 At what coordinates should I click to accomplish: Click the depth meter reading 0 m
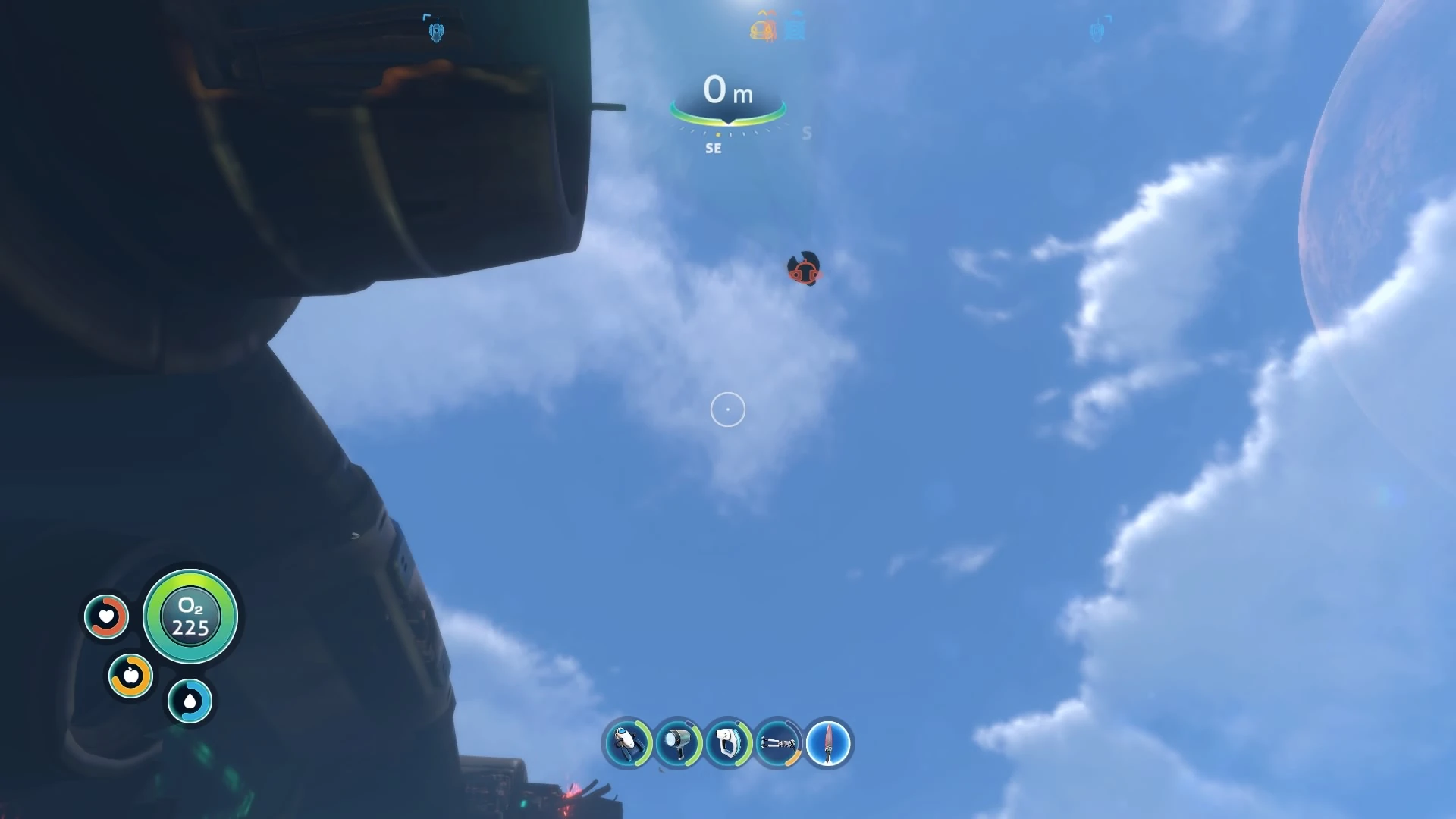pos(725,89)
